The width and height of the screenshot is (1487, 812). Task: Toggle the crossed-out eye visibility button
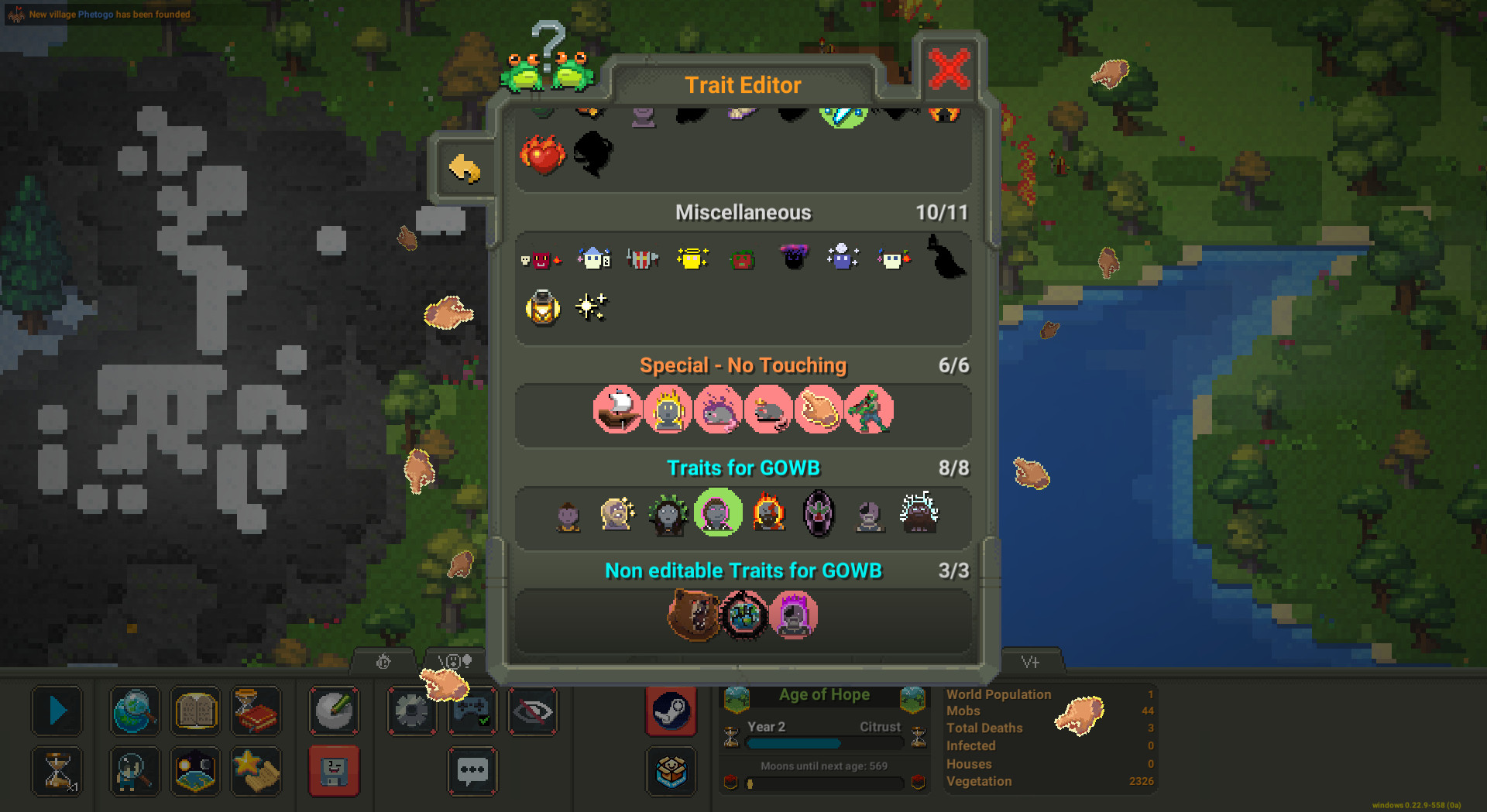click(x=533, y=711)
